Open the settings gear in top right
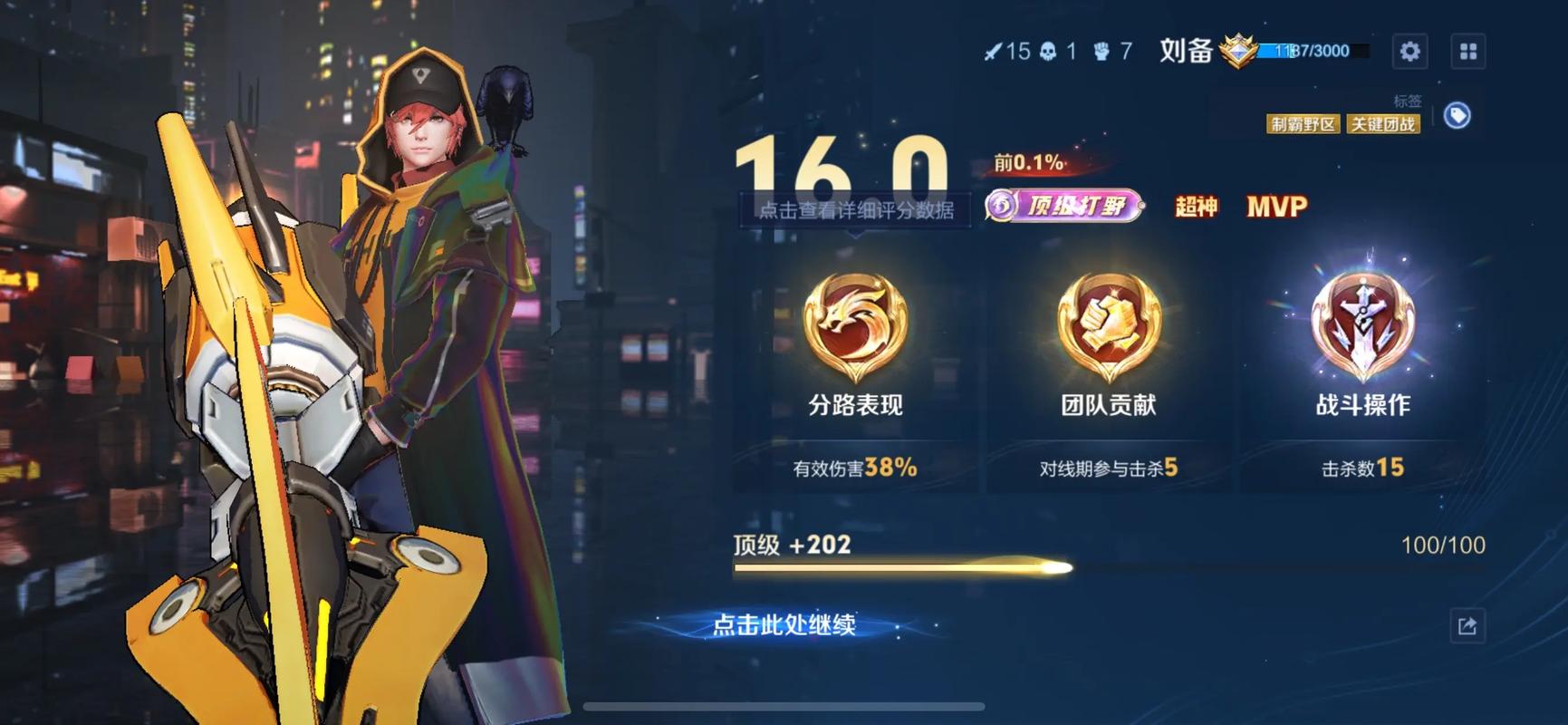Image resolution: width=1568 pixels, height=725 pixels. [x=1410, y=51]
